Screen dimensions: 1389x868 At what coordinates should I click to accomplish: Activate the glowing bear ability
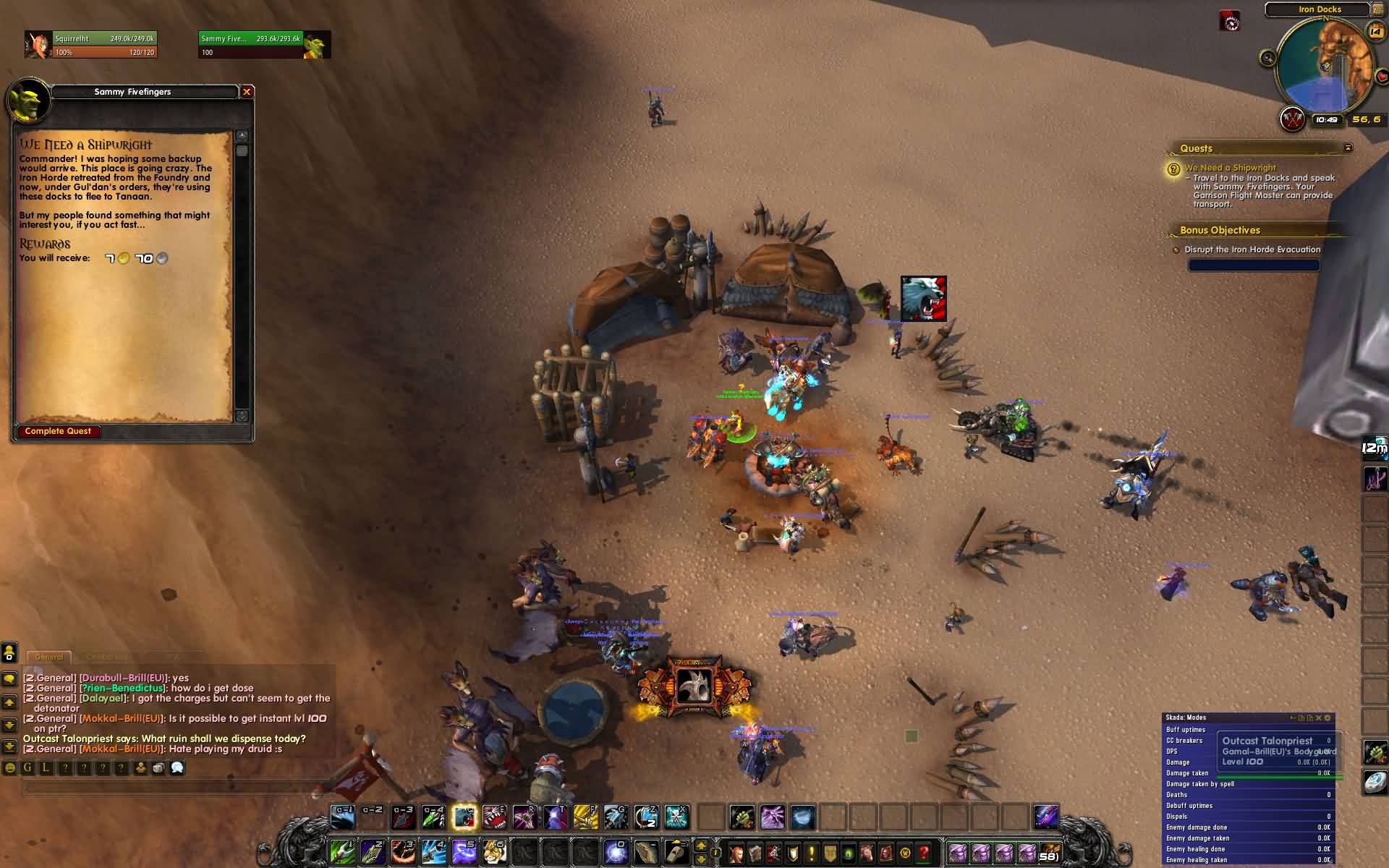(464, 817)
